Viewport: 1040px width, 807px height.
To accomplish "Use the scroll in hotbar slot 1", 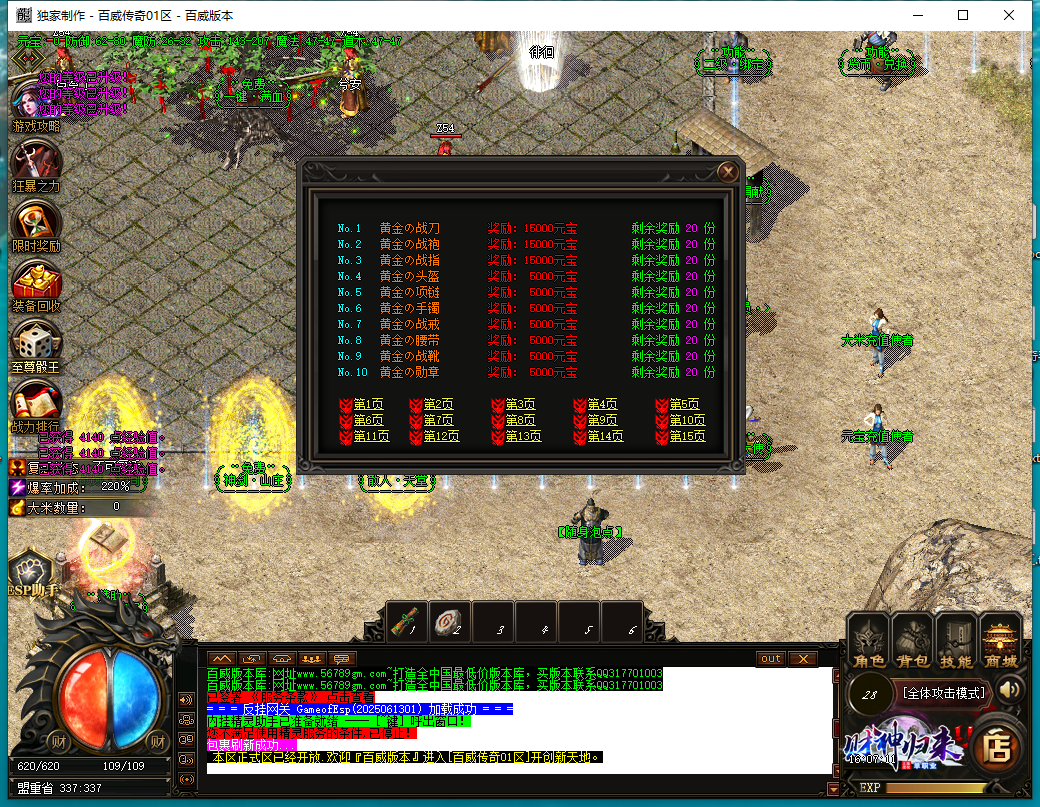I will [406, 620].
